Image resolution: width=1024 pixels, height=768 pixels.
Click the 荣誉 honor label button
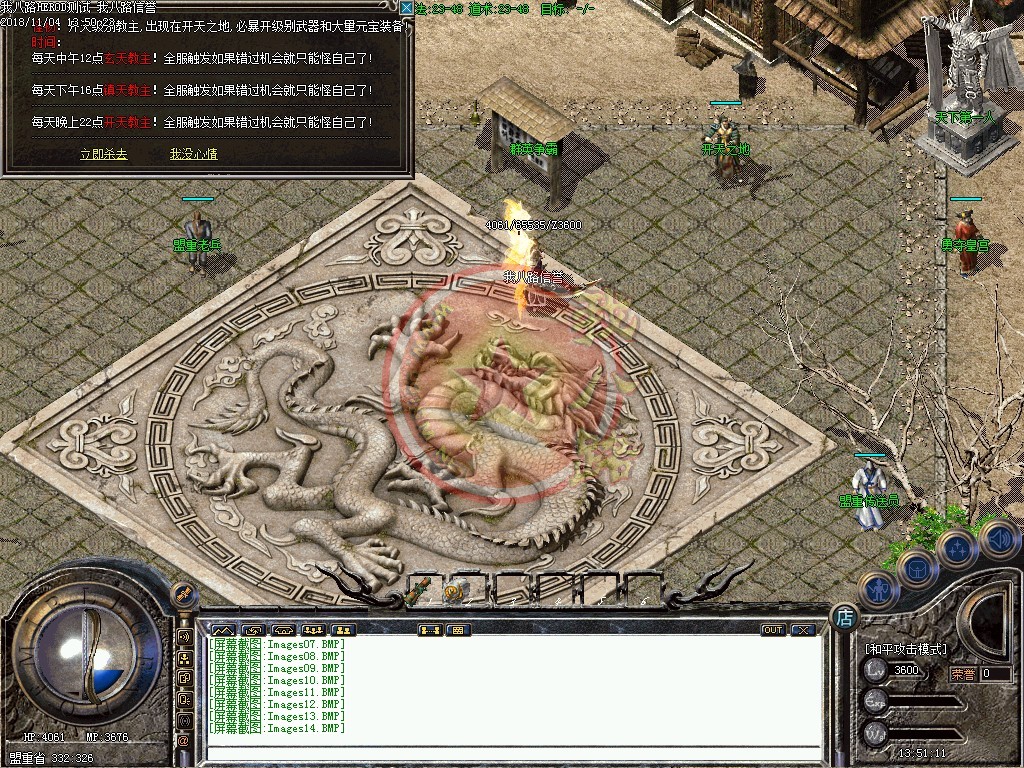(x=962, y=673)
